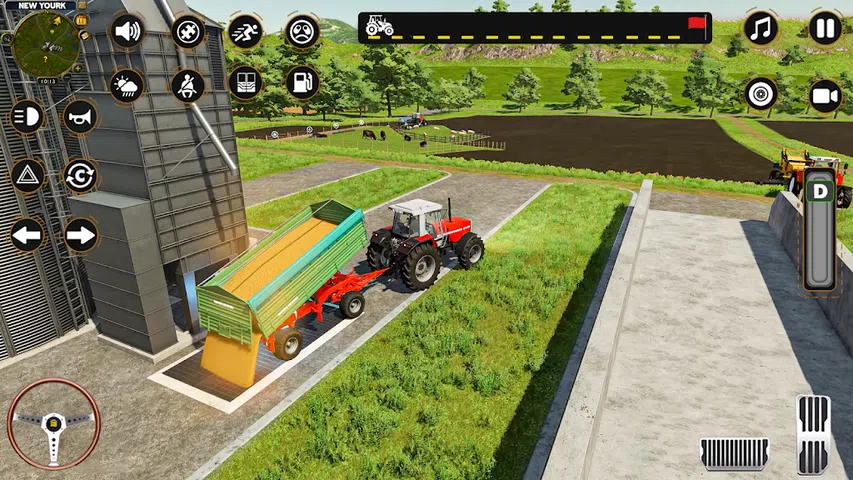Toggle the tractor headlights

point(27,118)
